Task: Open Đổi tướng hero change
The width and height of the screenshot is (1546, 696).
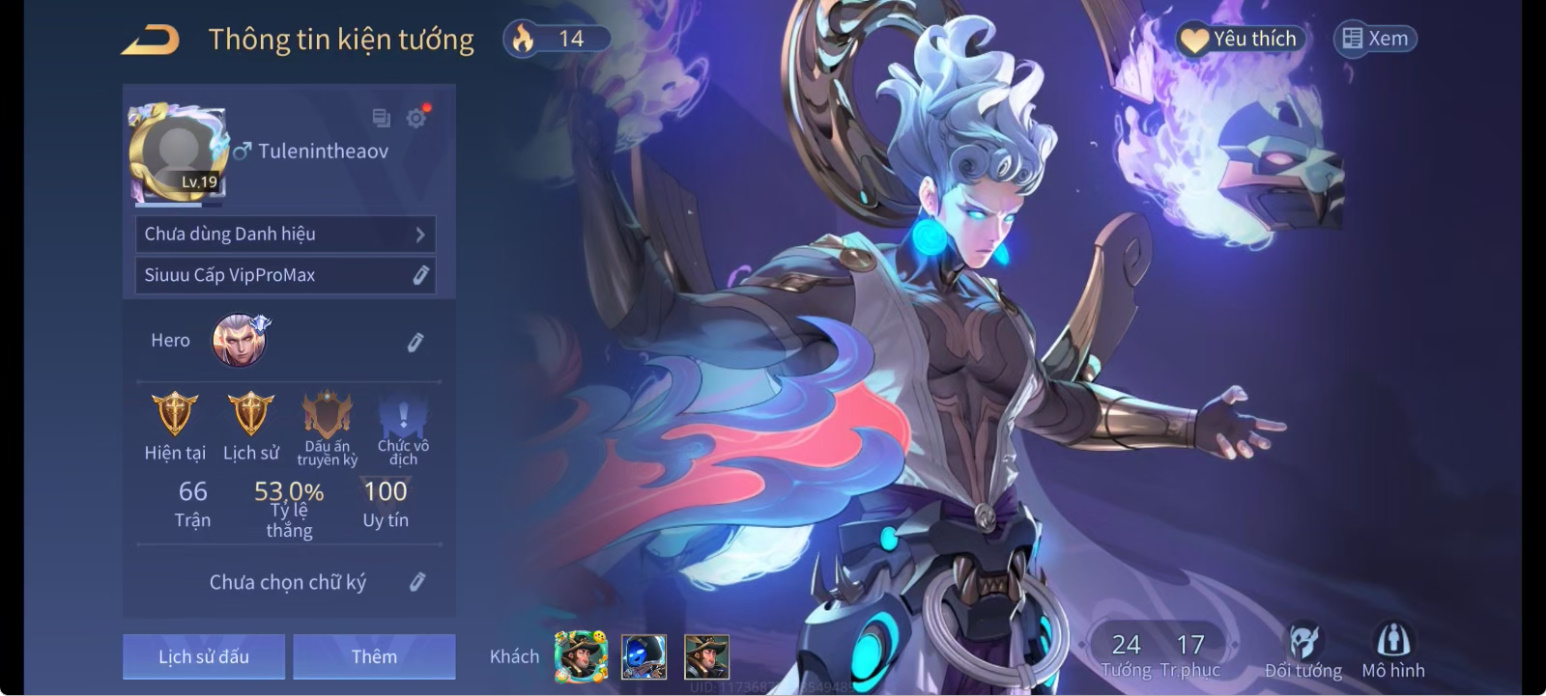Action: (x=1303, y=650)
